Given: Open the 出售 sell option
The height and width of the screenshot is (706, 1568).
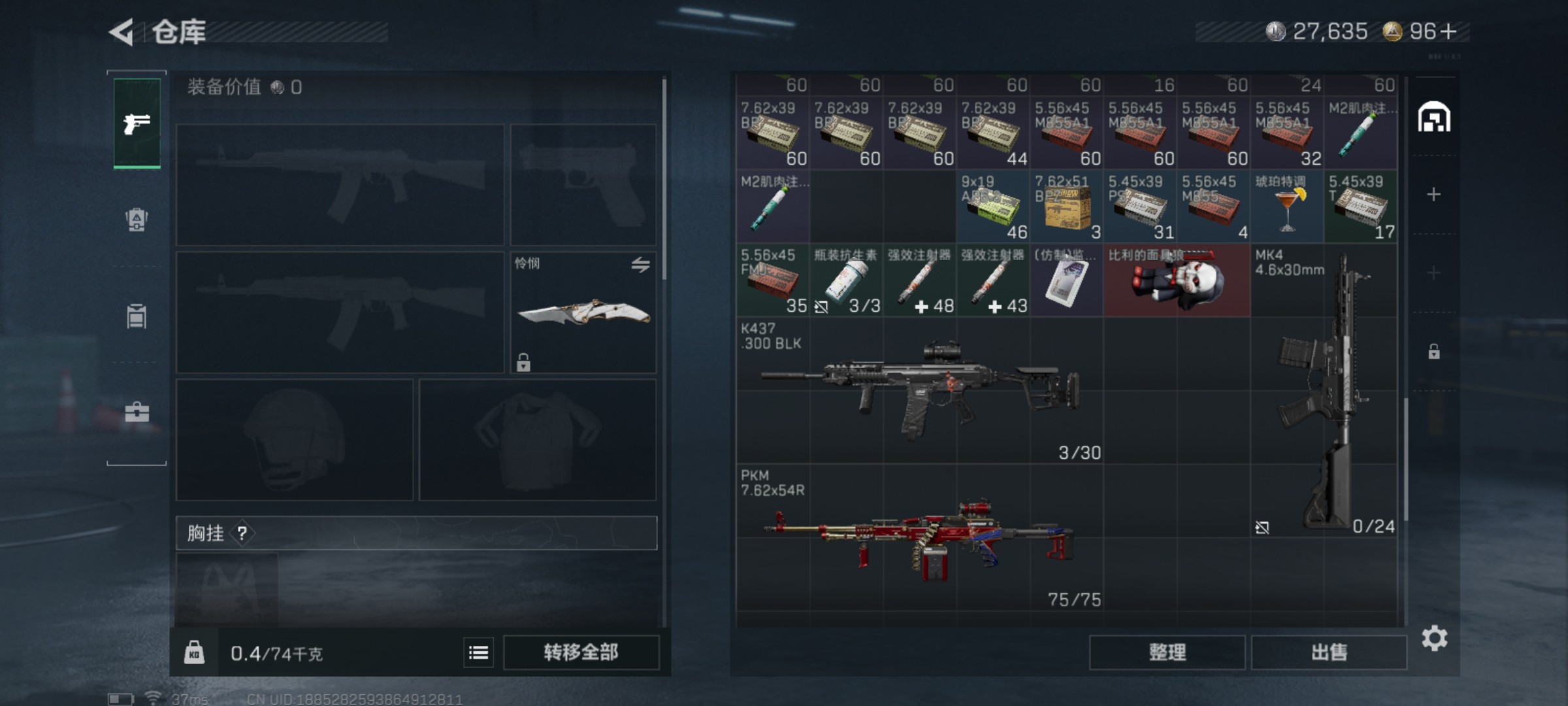Looking at the screenshot, I should [x=1329, y=652].
